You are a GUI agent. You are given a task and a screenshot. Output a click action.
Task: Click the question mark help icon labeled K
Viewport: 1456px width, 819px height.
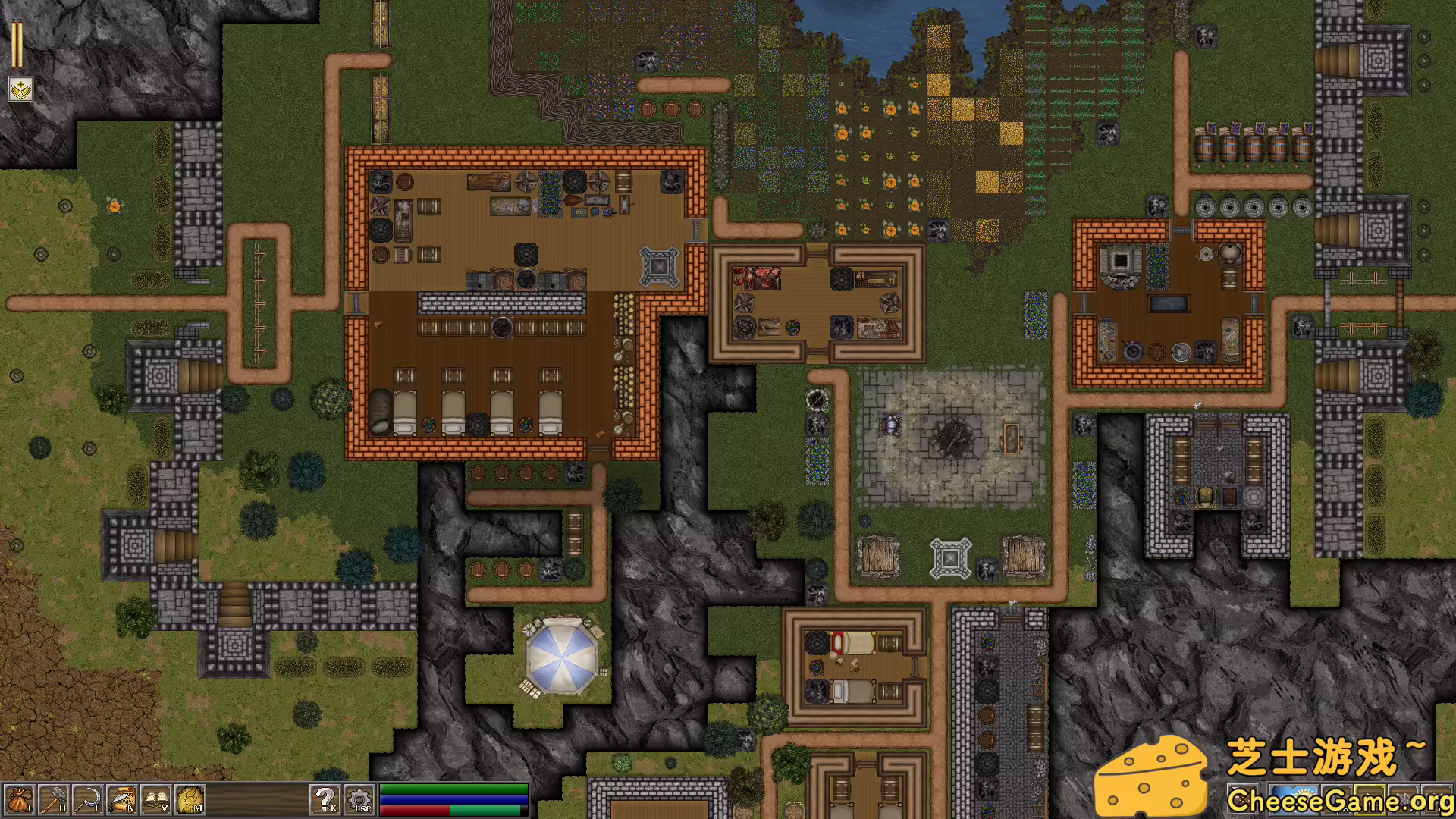pyautogui.click(x=326, y=800)
